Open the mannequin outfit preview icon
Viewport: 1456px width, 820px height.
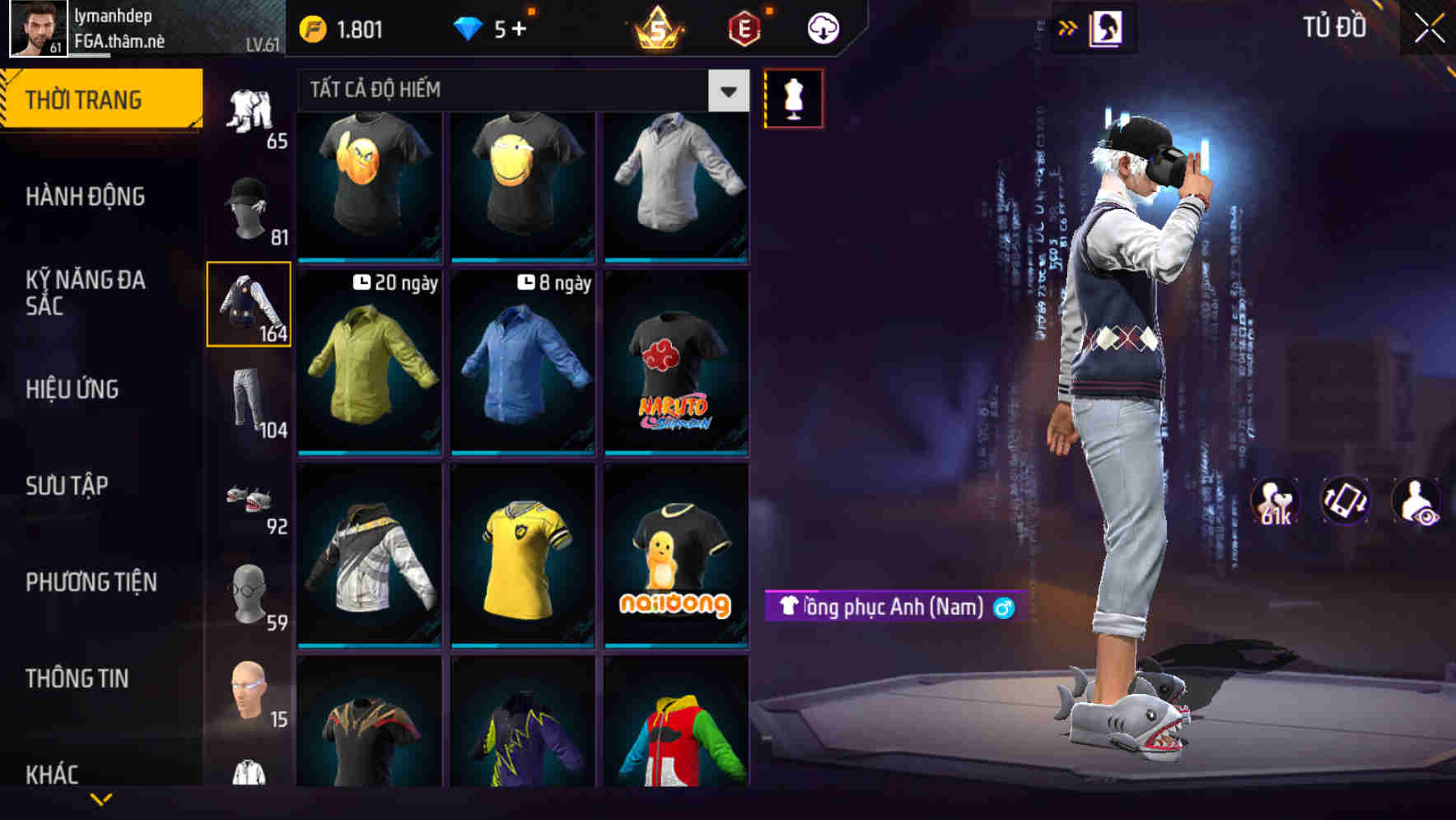(x=793, y=97)
